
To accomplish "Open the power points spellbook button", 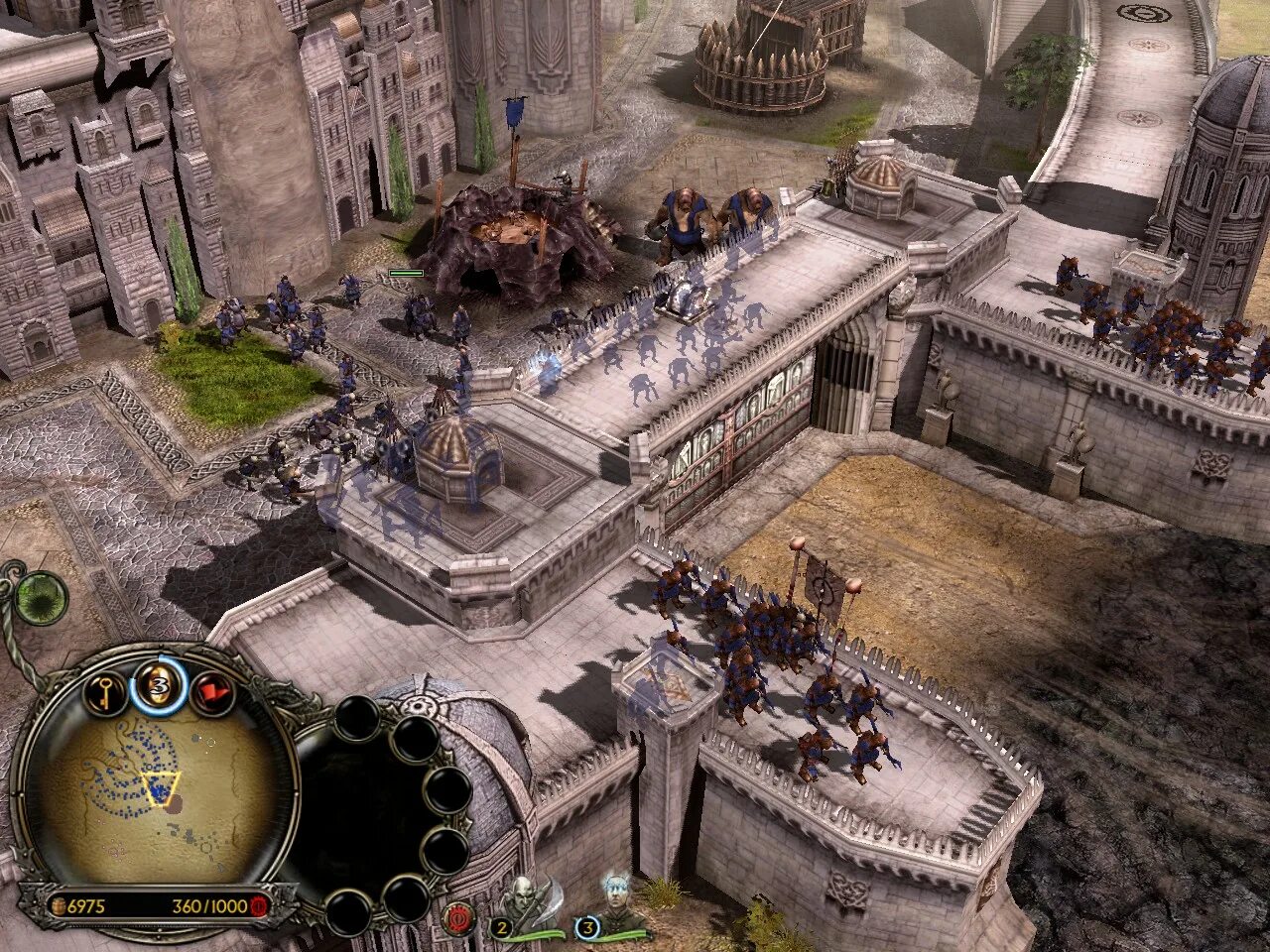I will click(x=158, y=685).
